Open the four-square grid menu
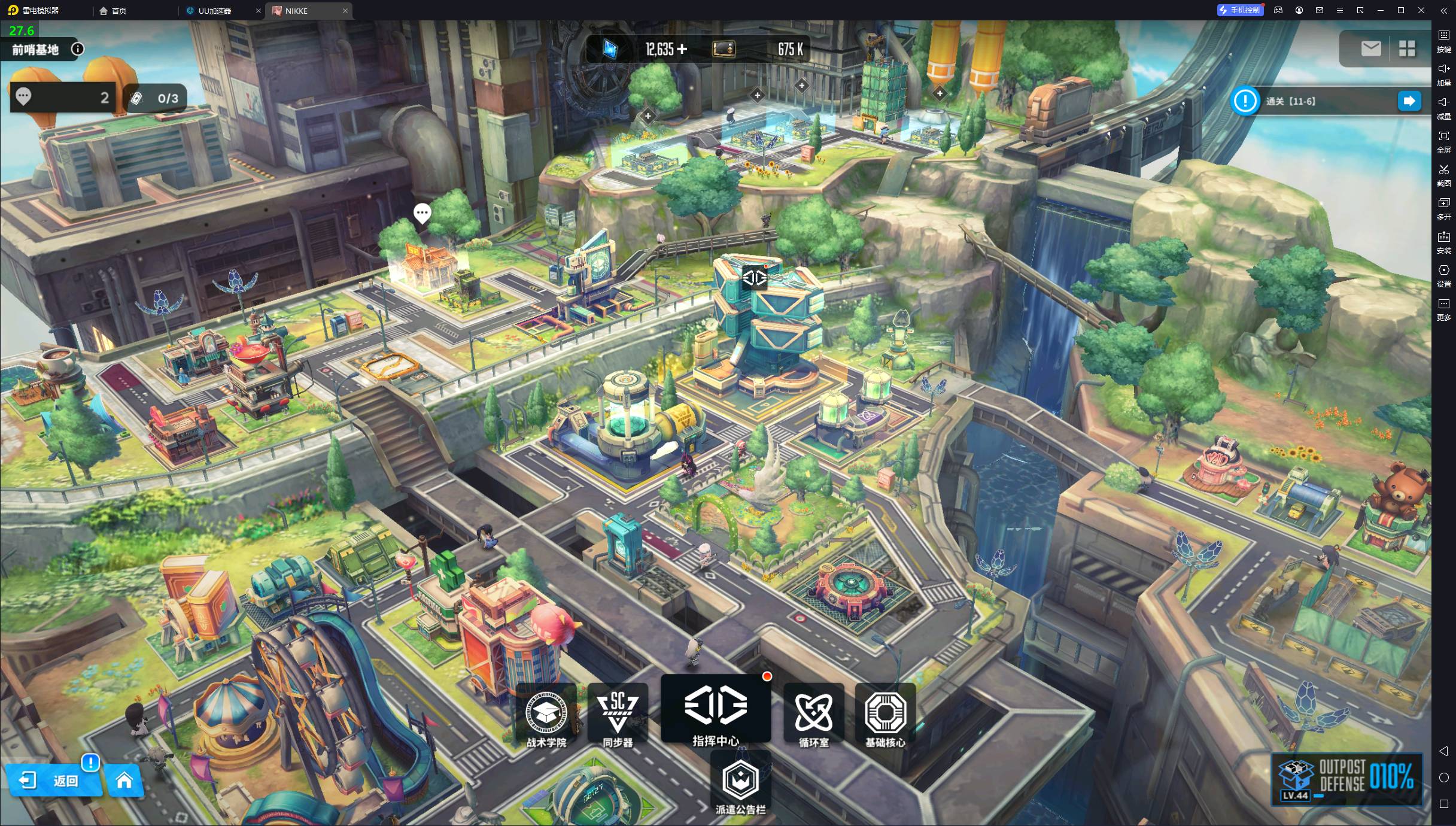 tap(1407, 48)
